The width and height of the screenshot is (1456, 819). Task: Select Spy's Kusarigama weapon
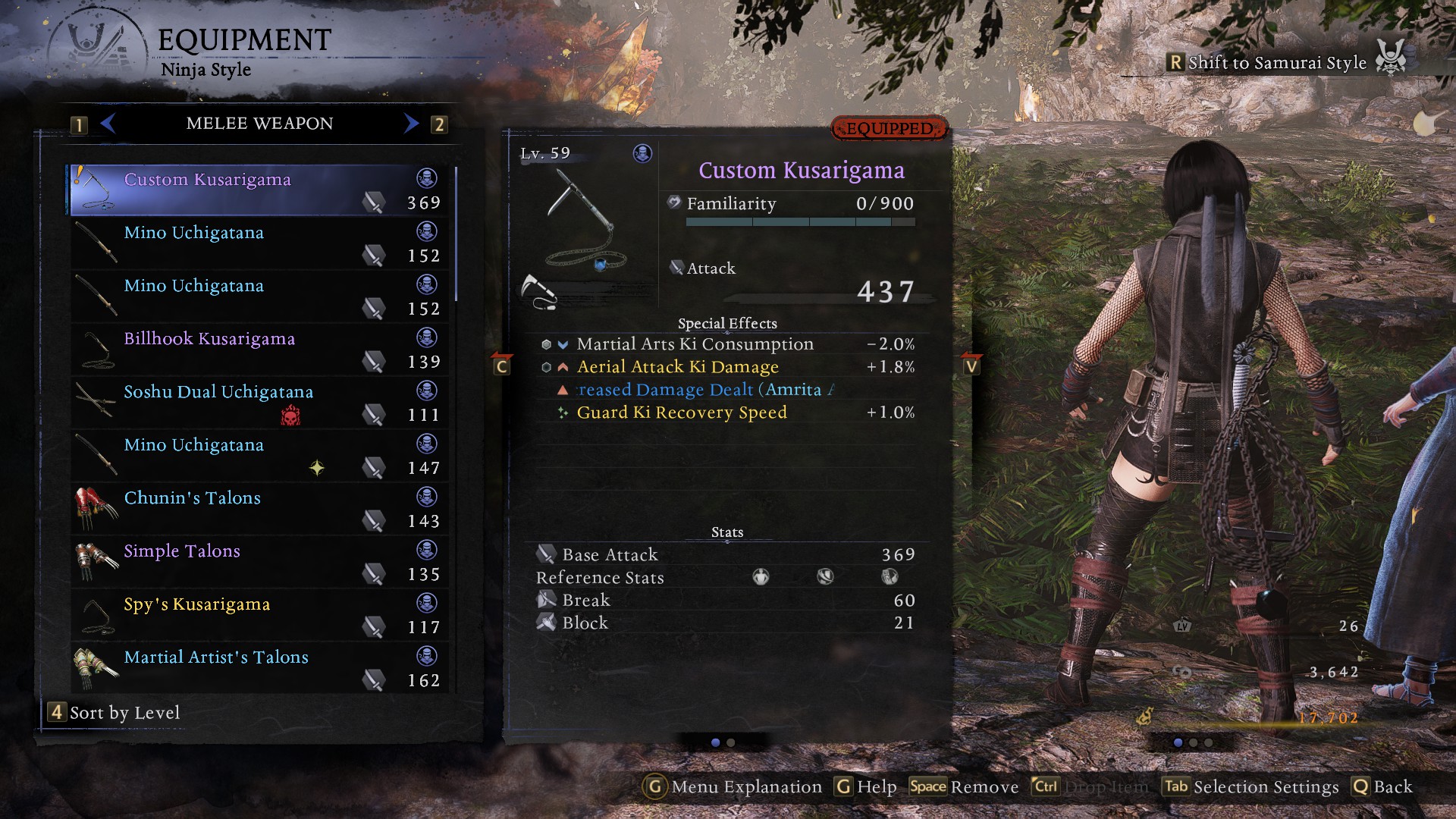point(258,615)
